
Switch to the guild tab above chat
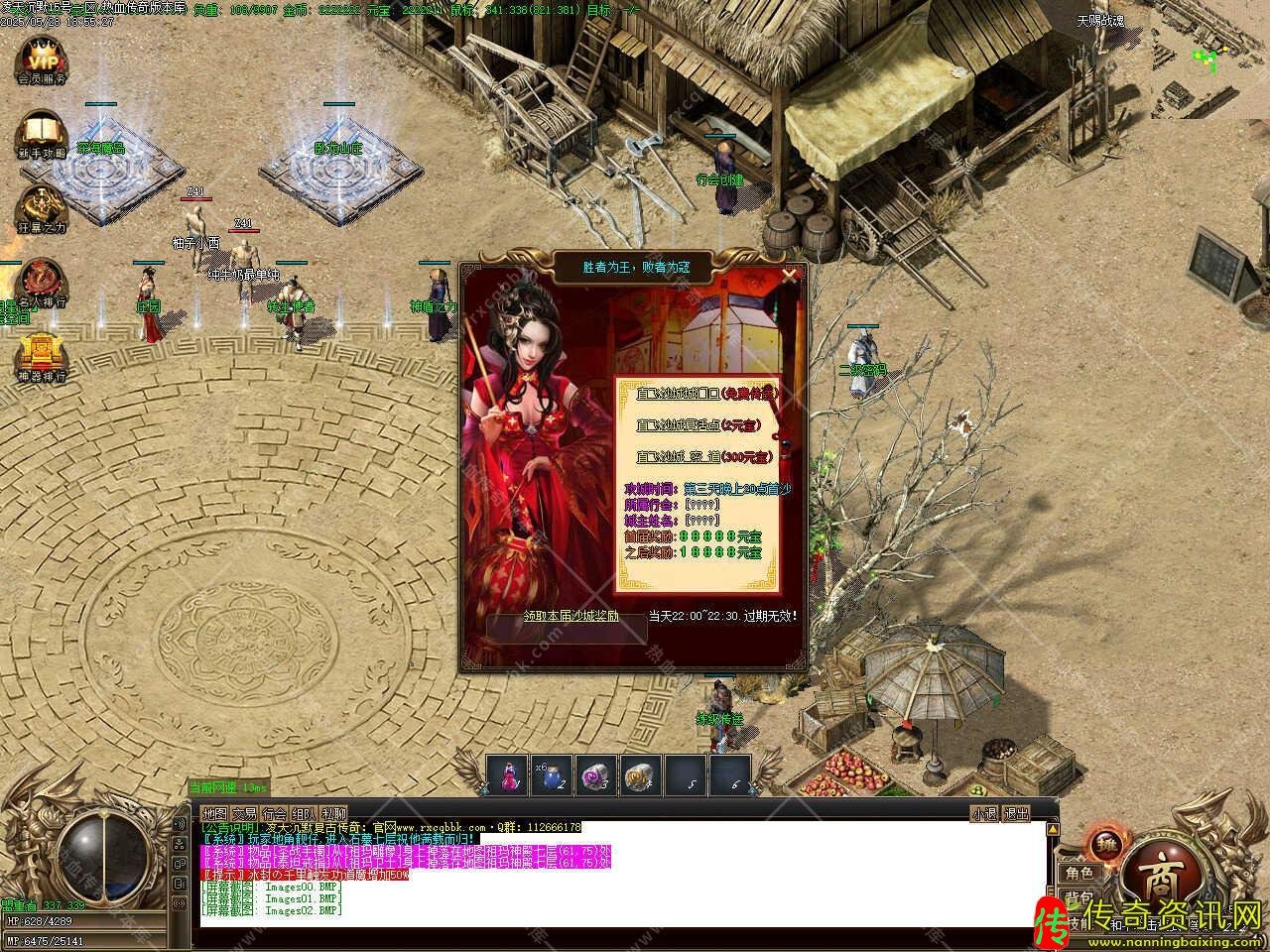(275, 813)
